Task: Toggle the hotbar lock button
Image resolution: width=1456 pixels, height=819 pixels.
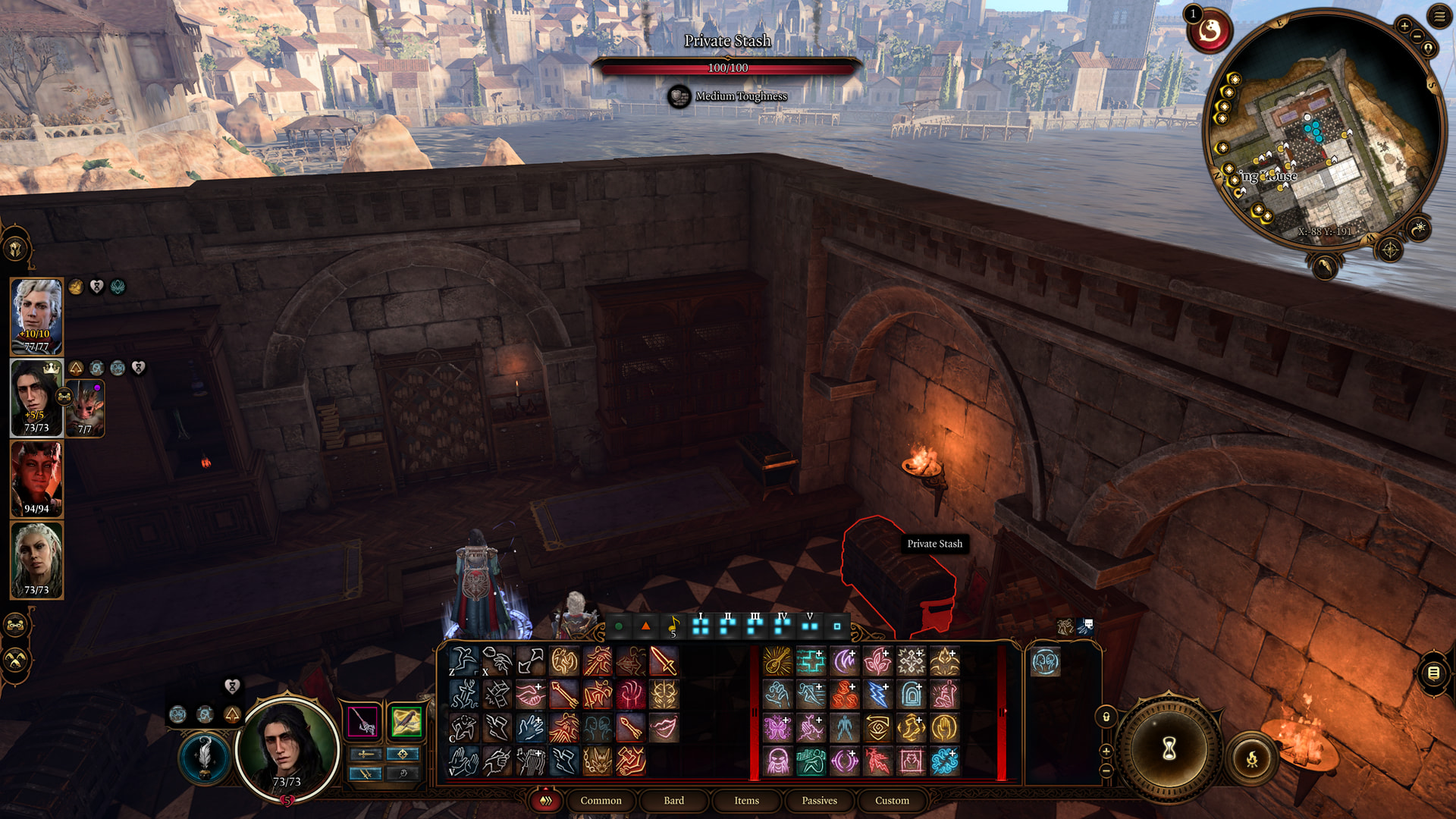Action: (1106, 717)
